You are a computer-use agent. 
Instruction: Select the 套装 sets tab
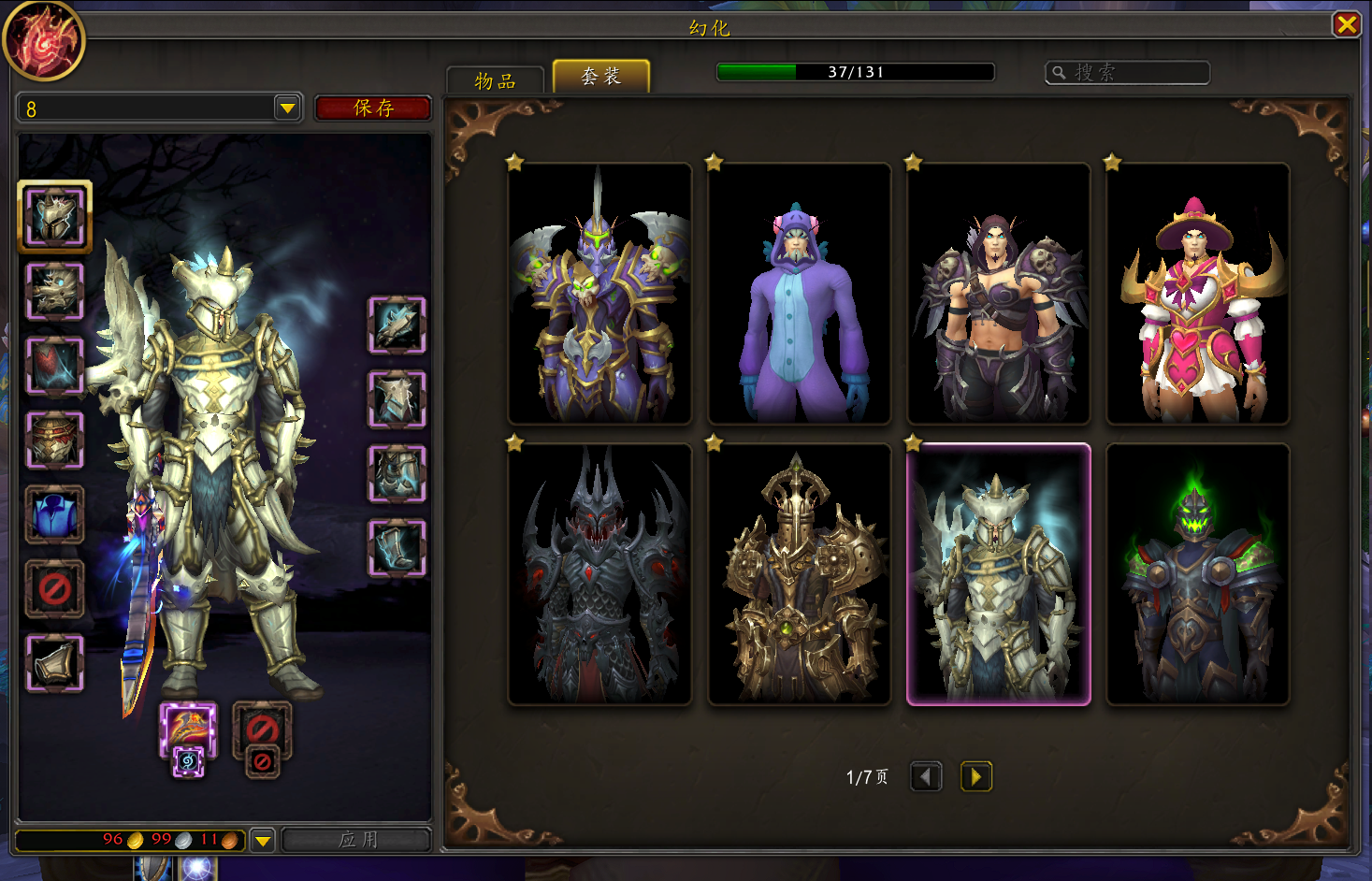(x=600, y=77)
